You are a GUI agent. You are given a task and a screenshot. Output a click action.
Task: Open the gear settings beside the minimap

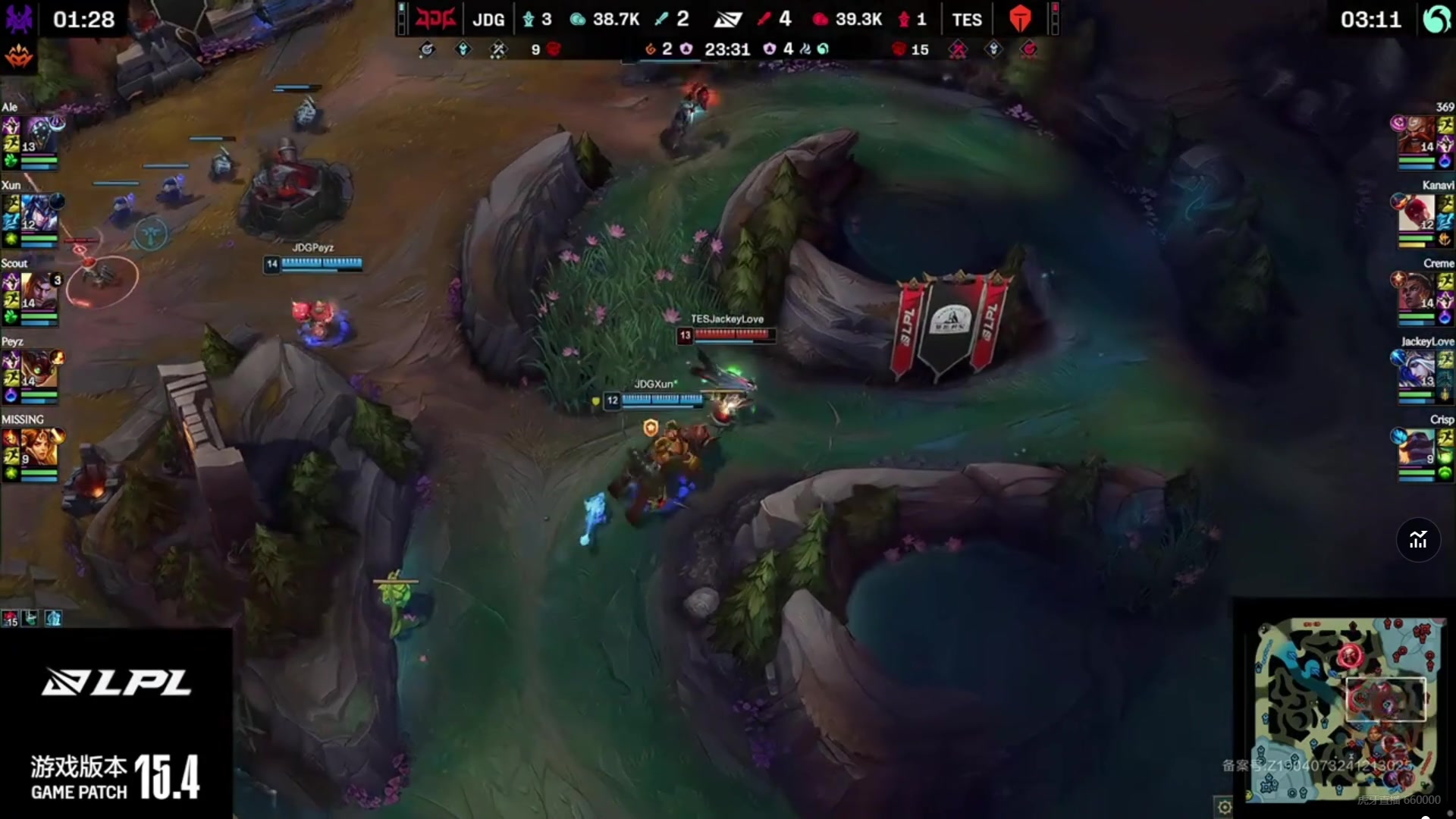1224,807
